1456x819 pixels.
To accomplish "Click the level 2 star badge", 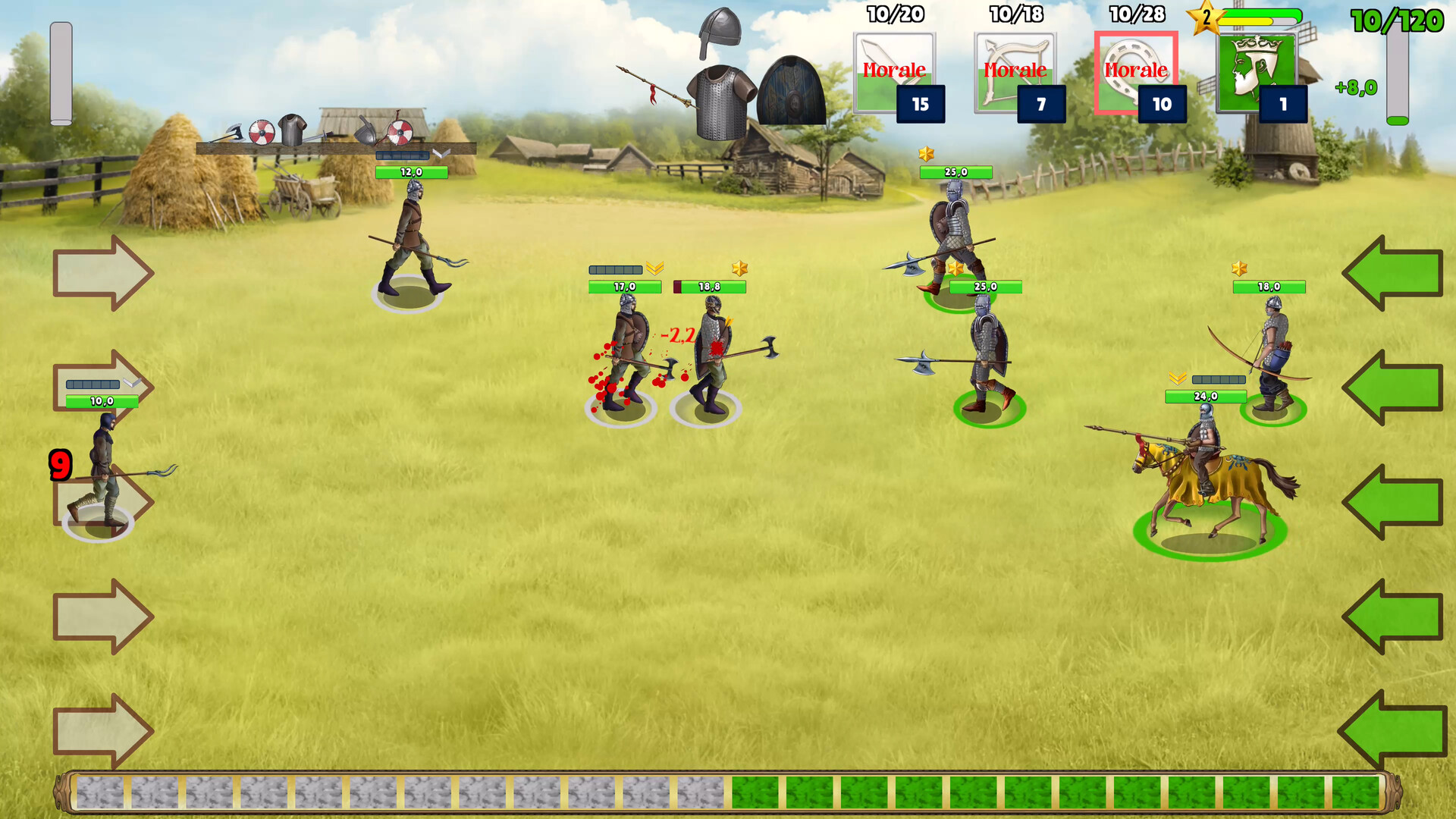I will [1204, 18].
